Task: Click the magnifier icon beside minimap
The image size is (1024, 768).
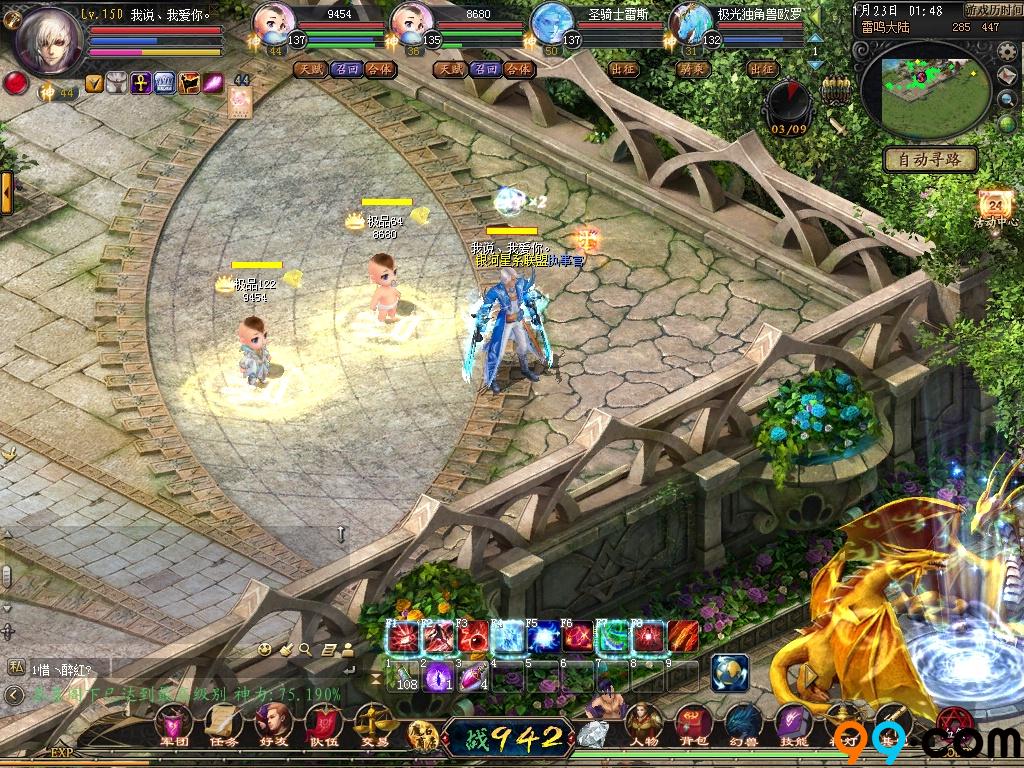Action: click(x=1007, y=99)
